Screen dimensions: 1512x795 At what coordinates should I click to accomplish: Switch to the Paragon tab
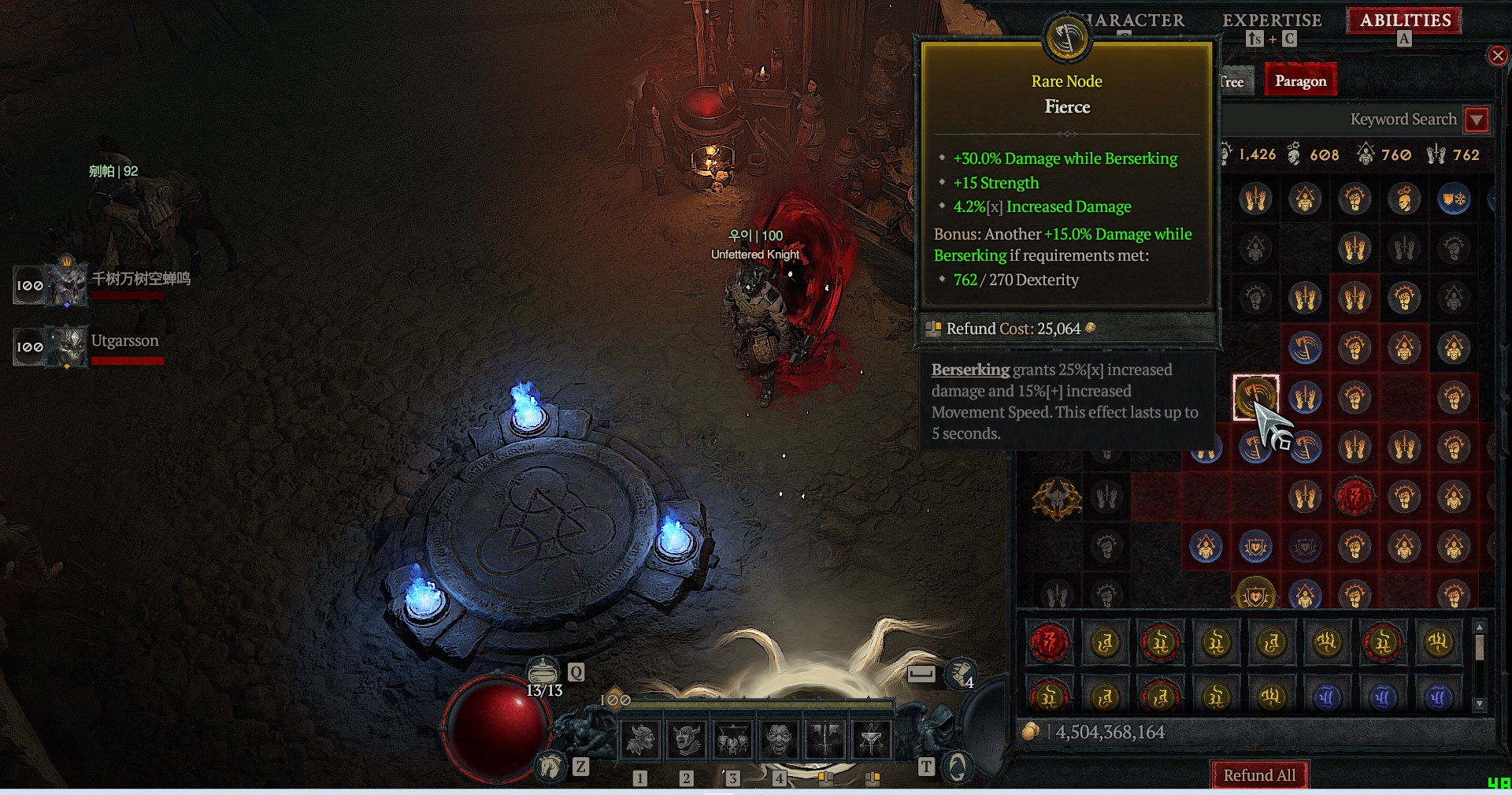click(x=1300, y=81)
